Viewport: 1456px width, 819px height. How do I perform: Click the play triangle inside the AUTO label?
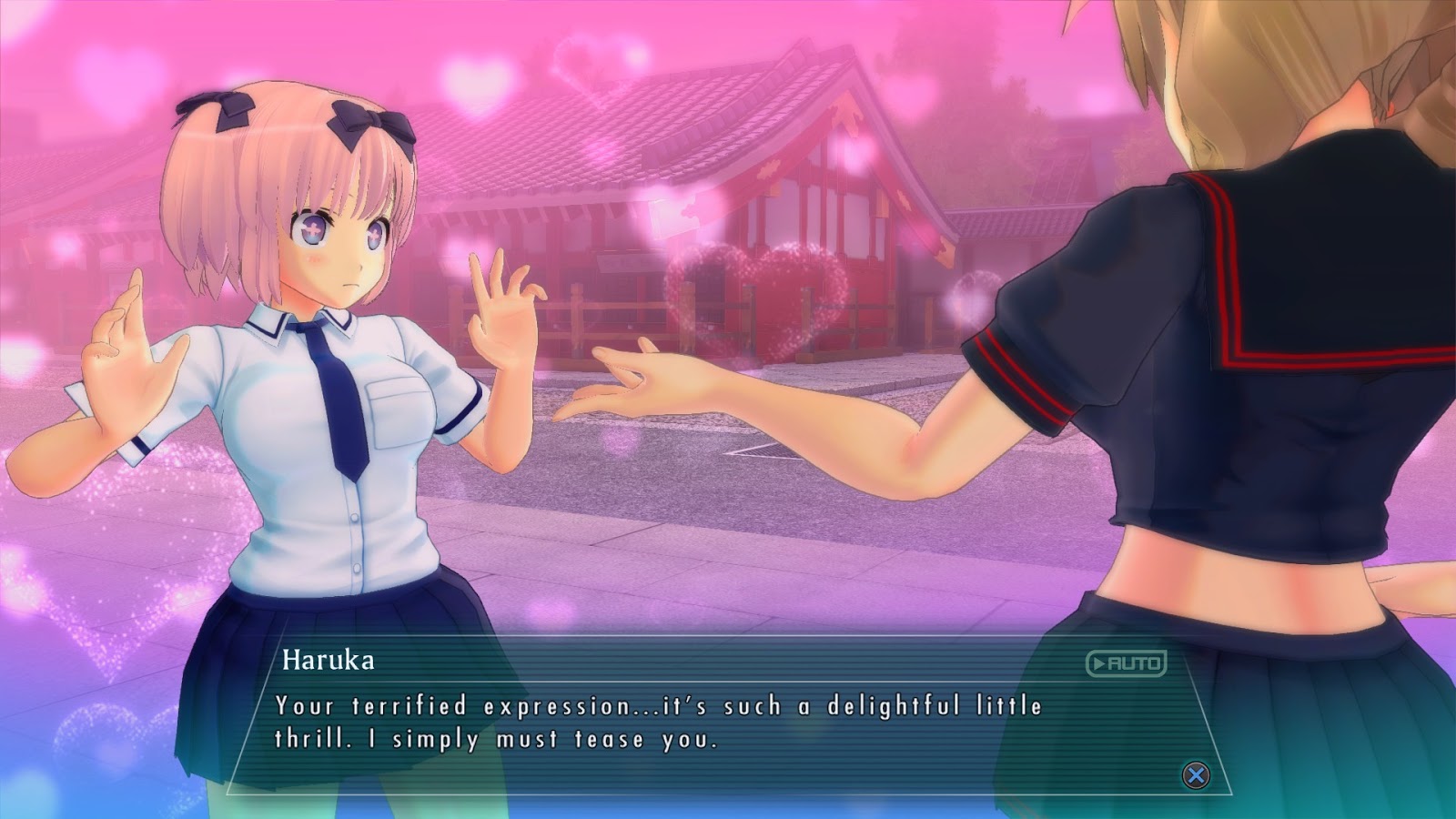pyautogui.click(x=1100, y=664)
